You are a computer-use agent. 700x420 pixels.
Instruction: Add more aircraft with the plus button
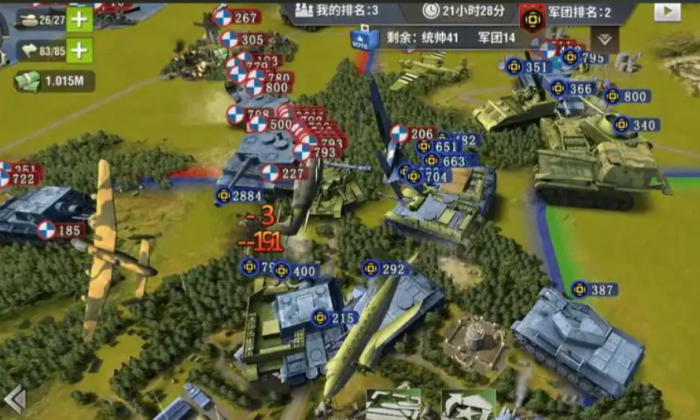[x=79, y=50]
